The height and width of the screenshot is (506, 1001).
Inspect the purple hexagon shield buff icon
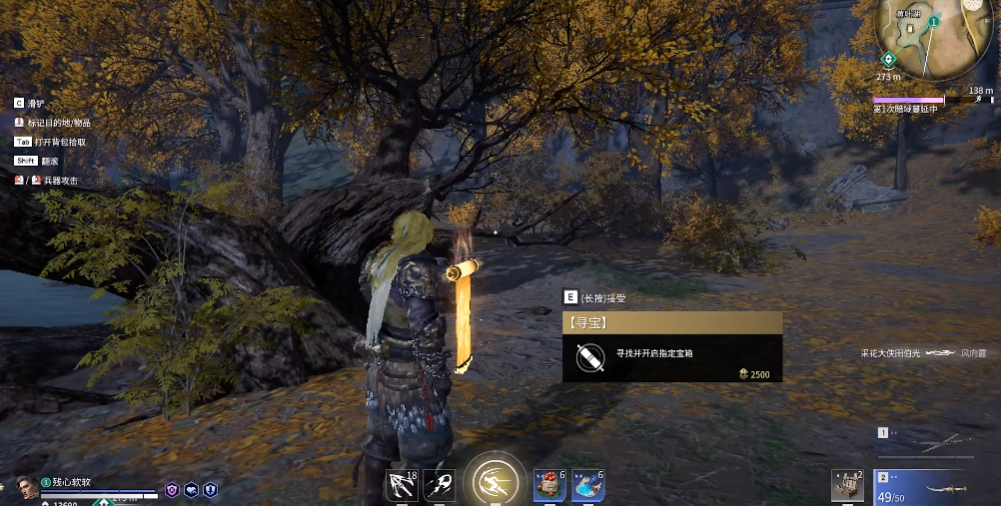coord(172,490)
